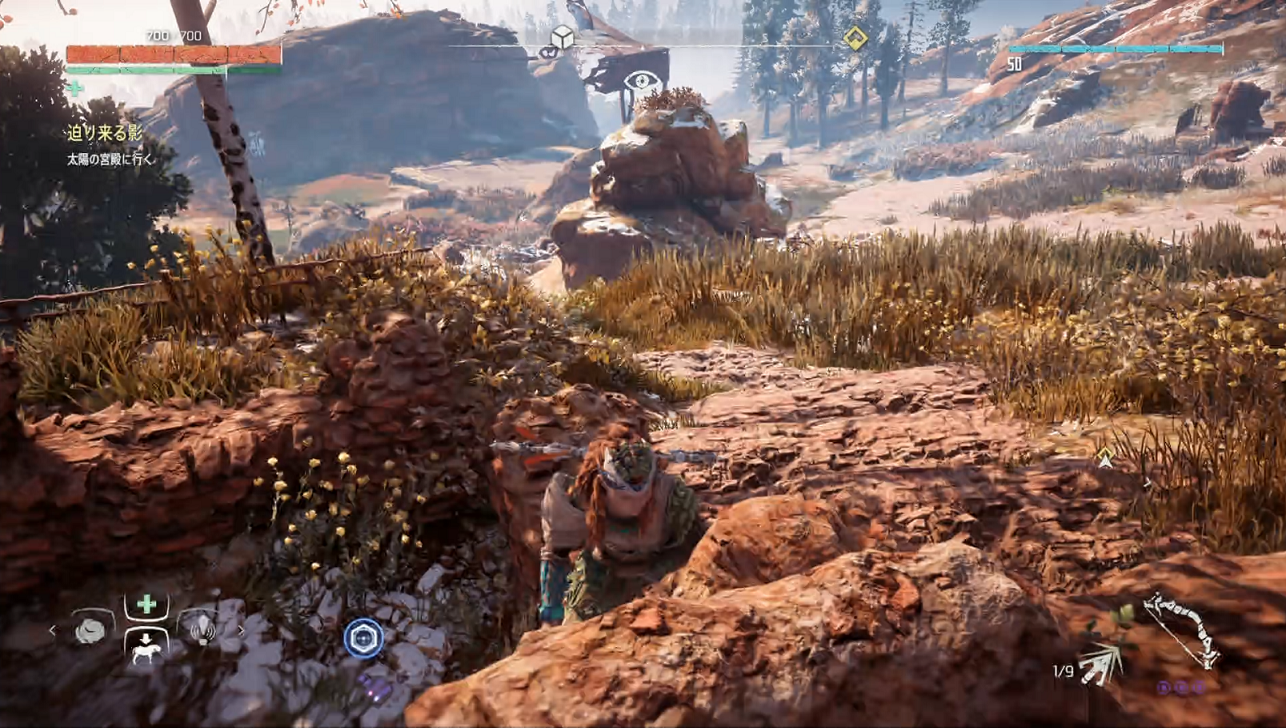The width and height of the screenshot is (1286, 728).
Task: Click the green medicine pouch cross icon
Action: (74, 88)
